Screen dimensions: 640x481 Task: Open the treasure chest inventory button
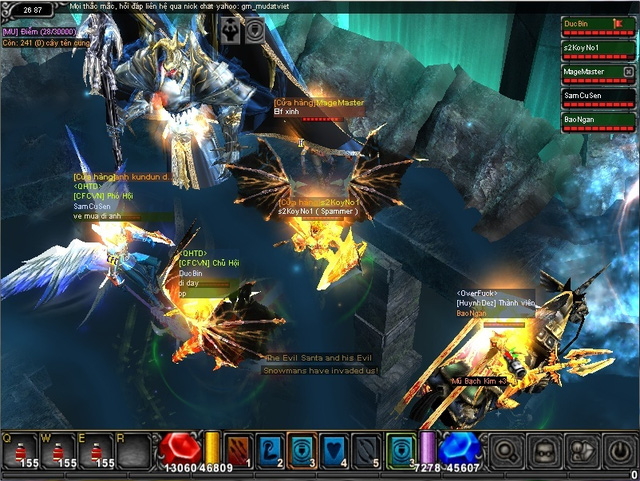pos(544,452)
